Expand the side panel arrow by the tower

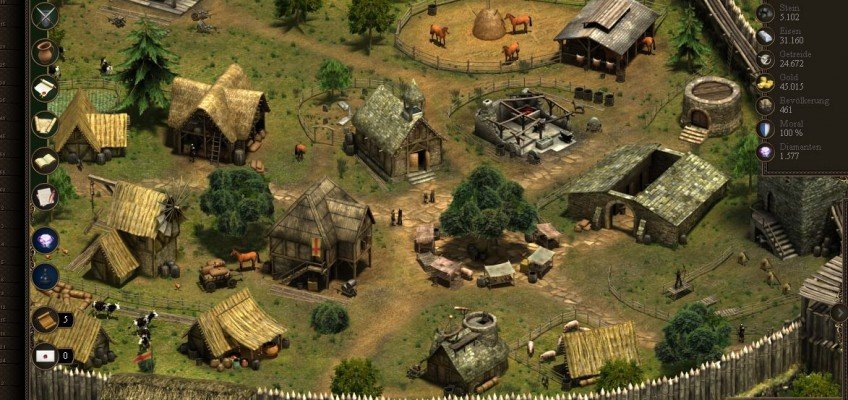point(838,313)
